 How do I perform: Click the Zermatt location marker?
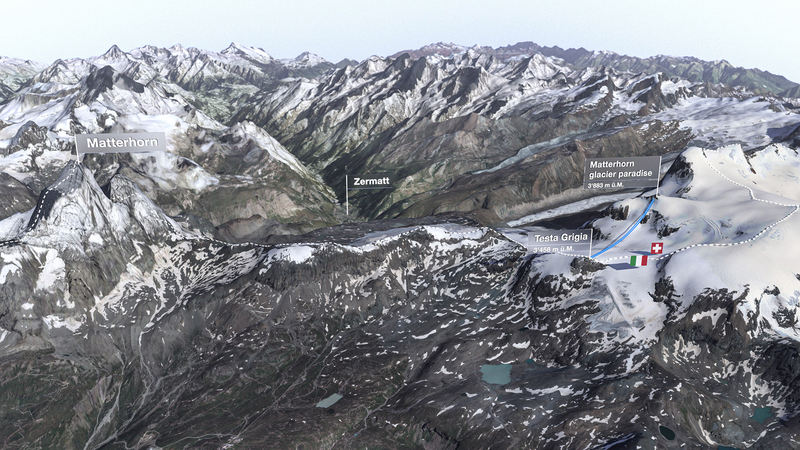coord(371,181)
